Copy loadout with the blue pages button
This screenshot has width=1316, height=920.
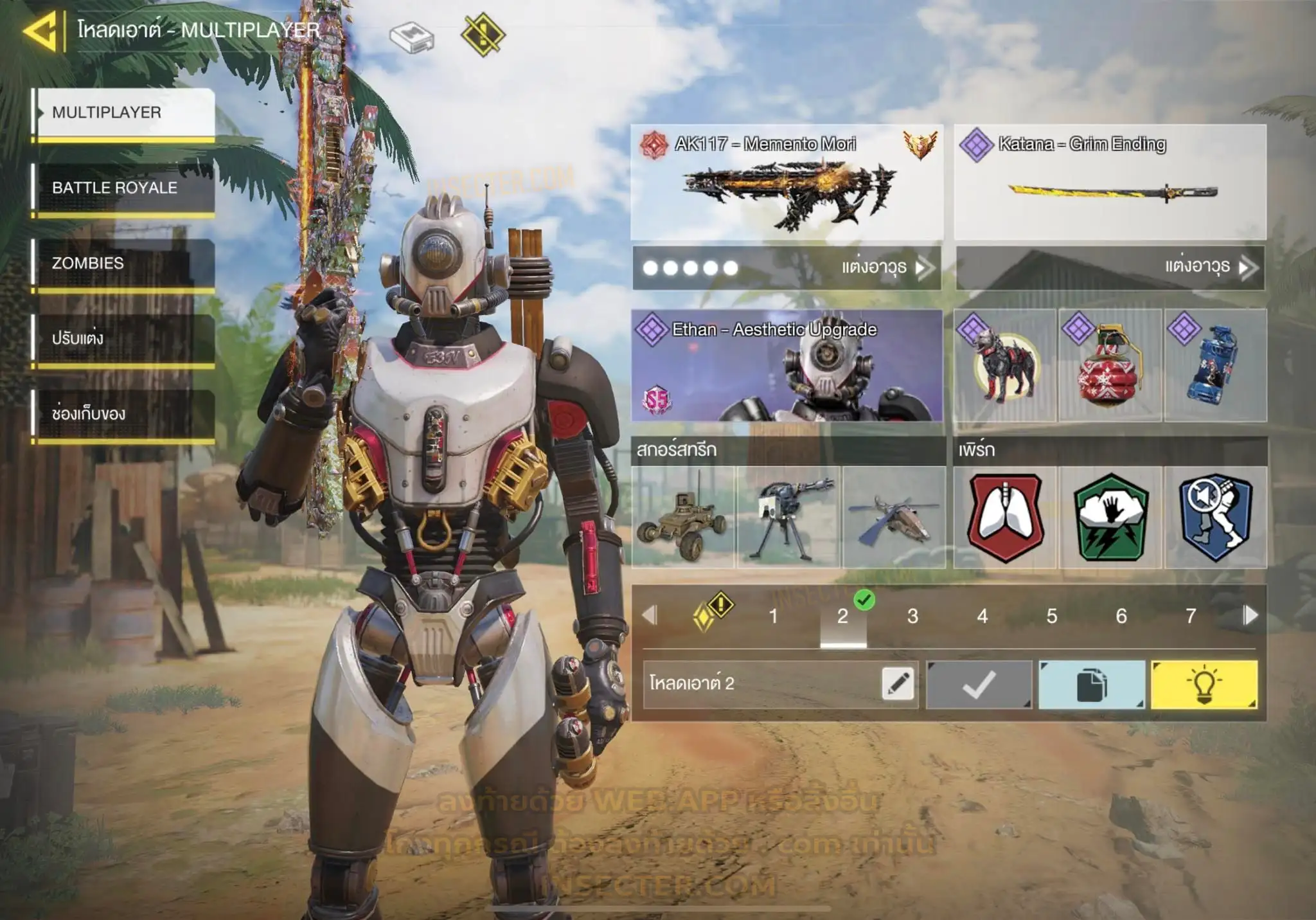1091,685
